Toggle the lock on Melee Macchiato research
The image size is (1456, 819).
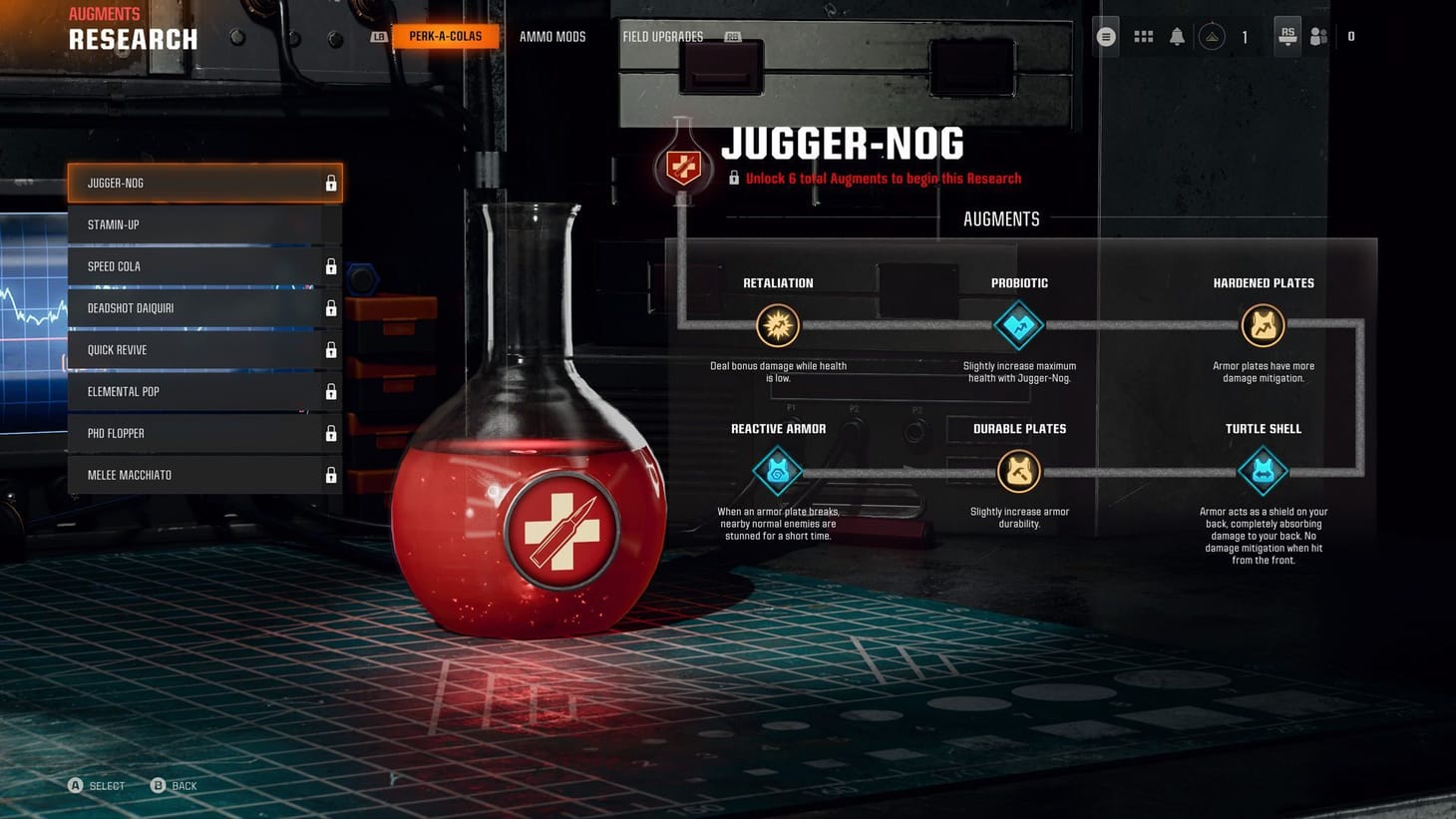(330, 476)
